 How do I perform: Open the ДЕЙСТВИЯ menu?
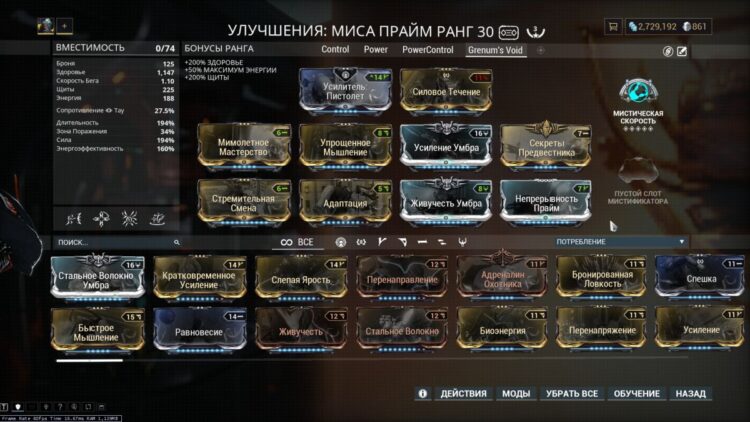point(463,394)
